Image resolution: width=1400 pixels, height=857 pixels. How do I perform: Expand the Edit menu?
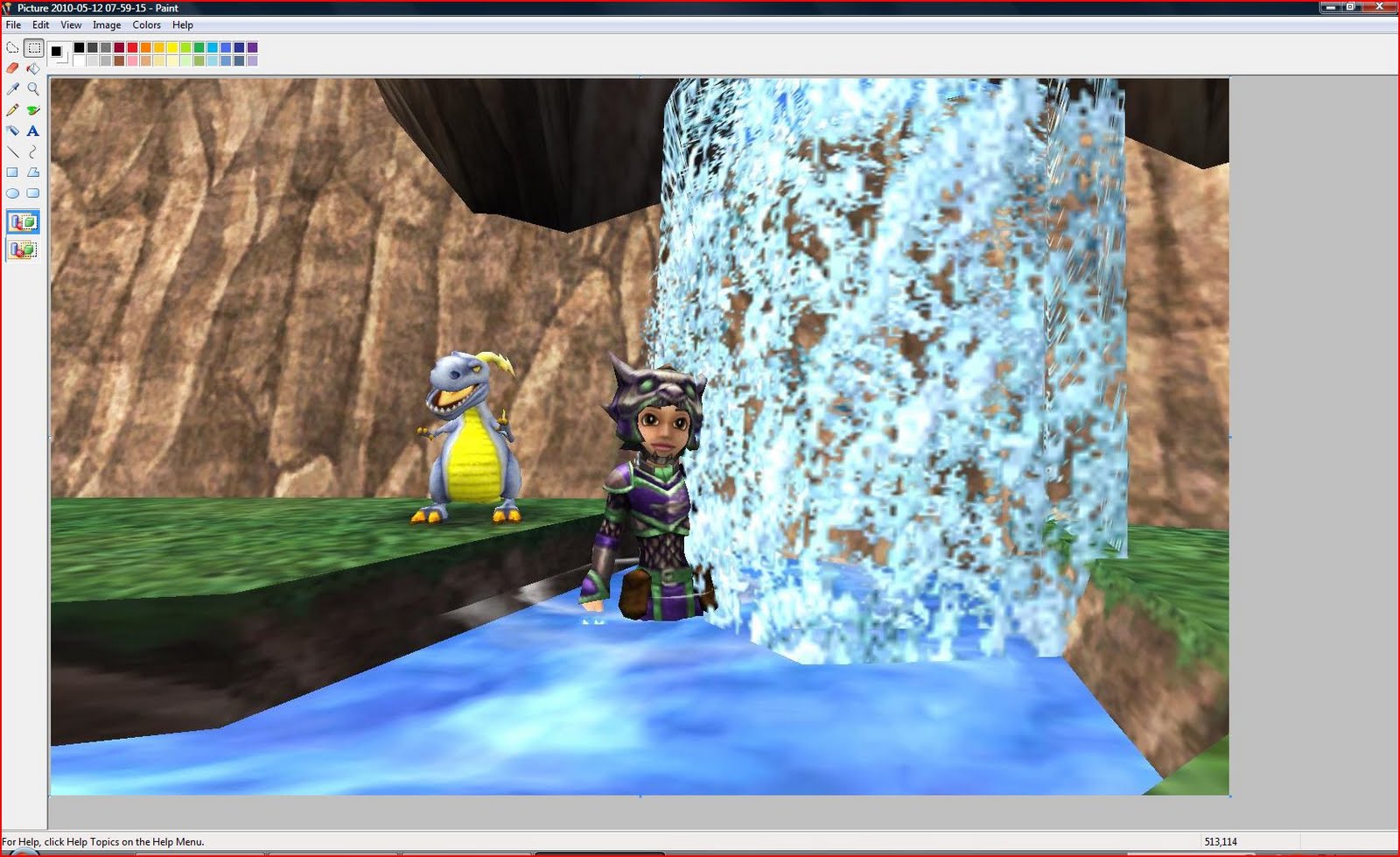point(40,25)
